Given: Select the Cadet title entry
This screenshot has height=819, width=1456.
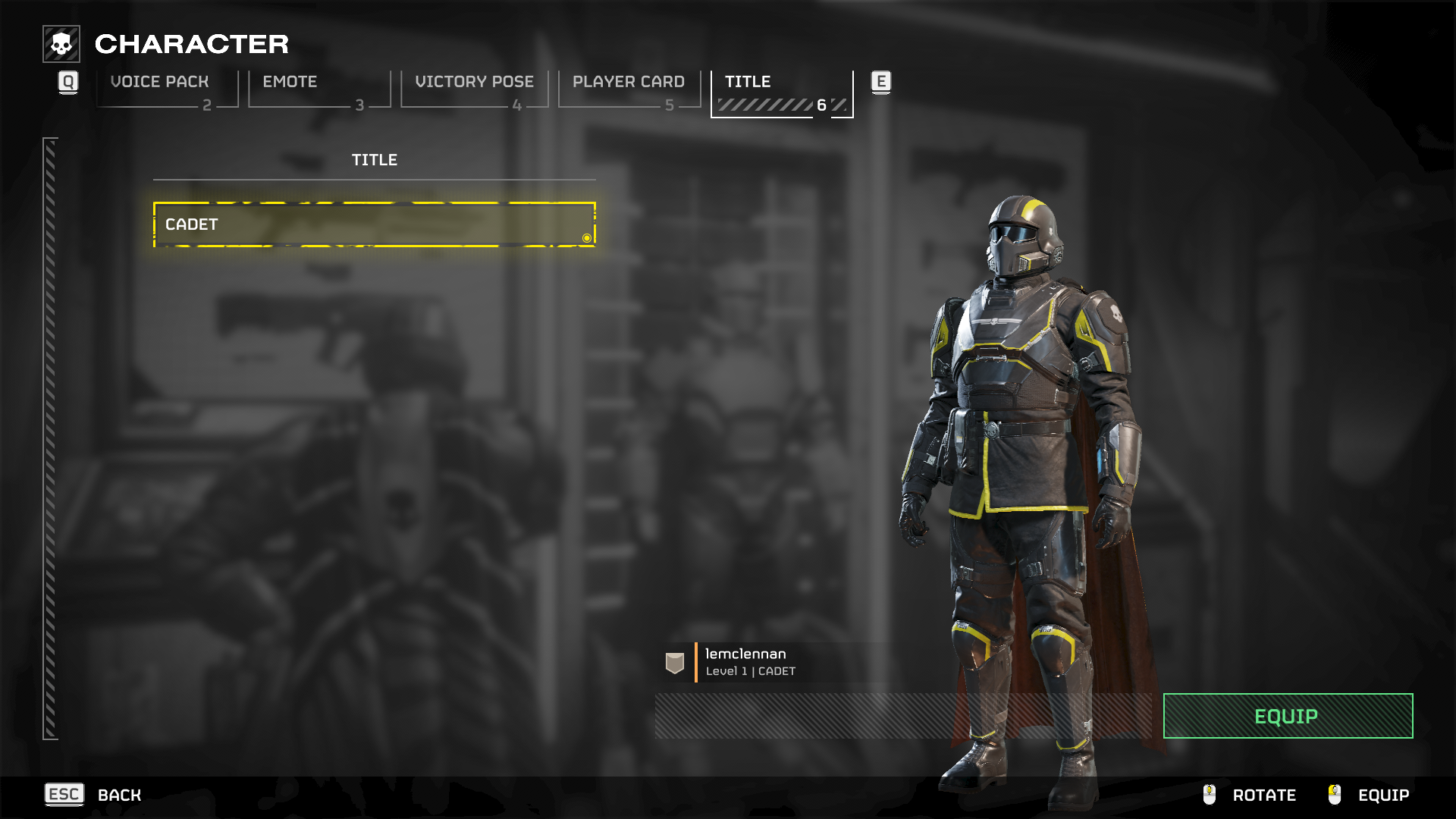Looking at the screenshot, I should tap(374, 224).
